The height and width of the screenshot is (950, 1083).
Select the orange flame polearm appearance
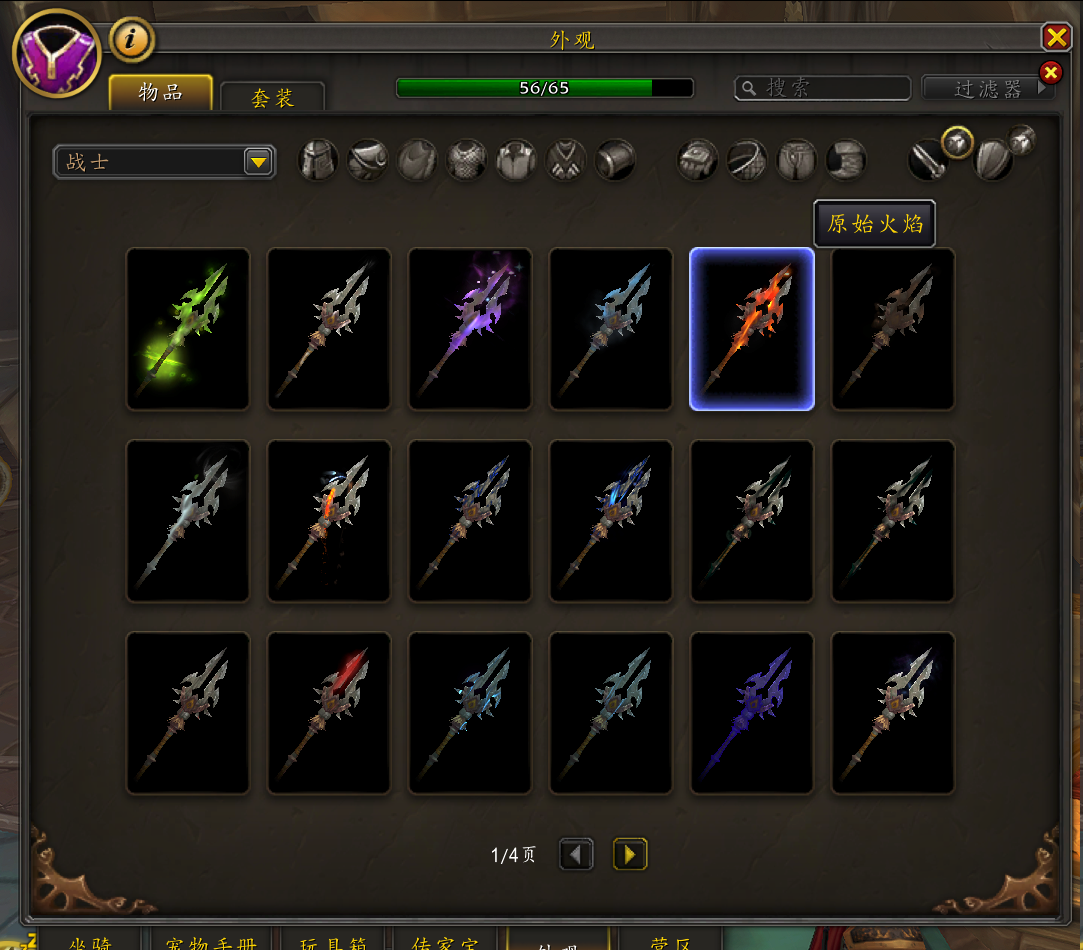pyautogui.click(x=752, y=328)
